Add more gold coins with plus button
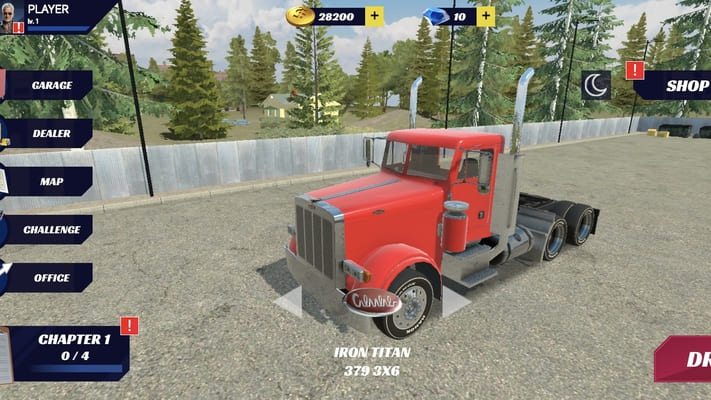The image size is (711, 400). click(x=374, y=16)
